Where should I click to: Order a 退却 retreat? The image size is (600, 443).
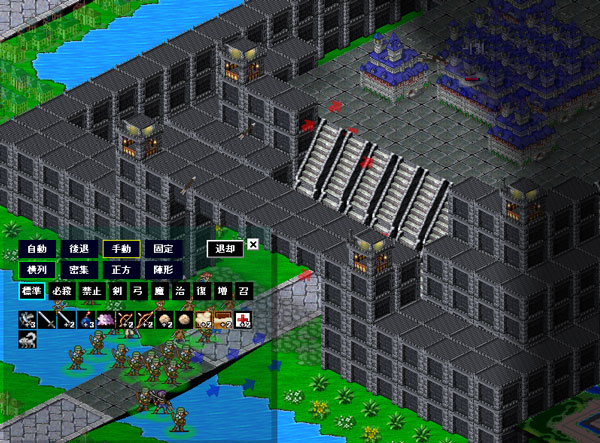[224, 248]
